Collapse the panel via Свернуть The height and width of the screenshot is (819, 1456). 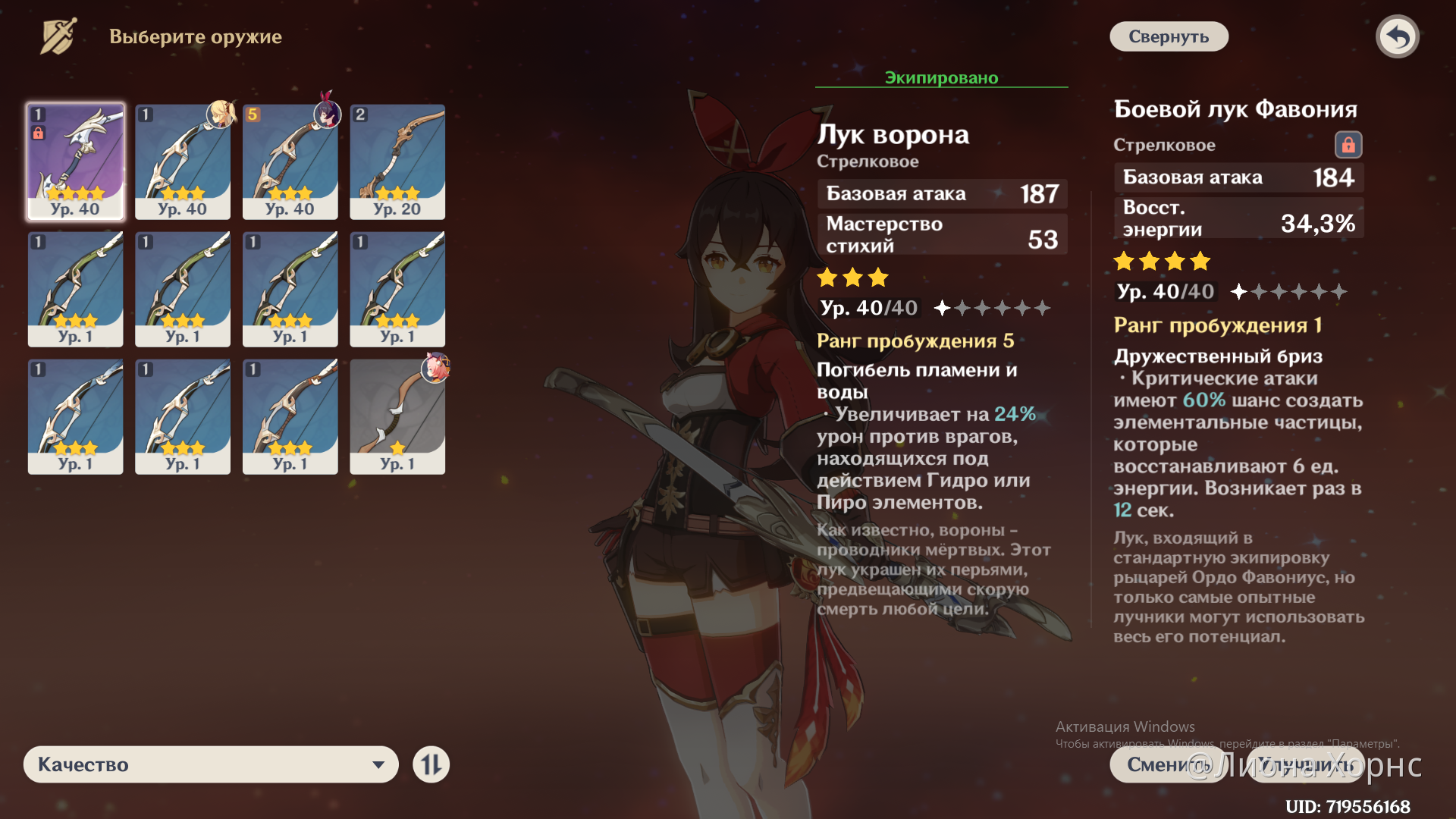[x=1168, y=36]
